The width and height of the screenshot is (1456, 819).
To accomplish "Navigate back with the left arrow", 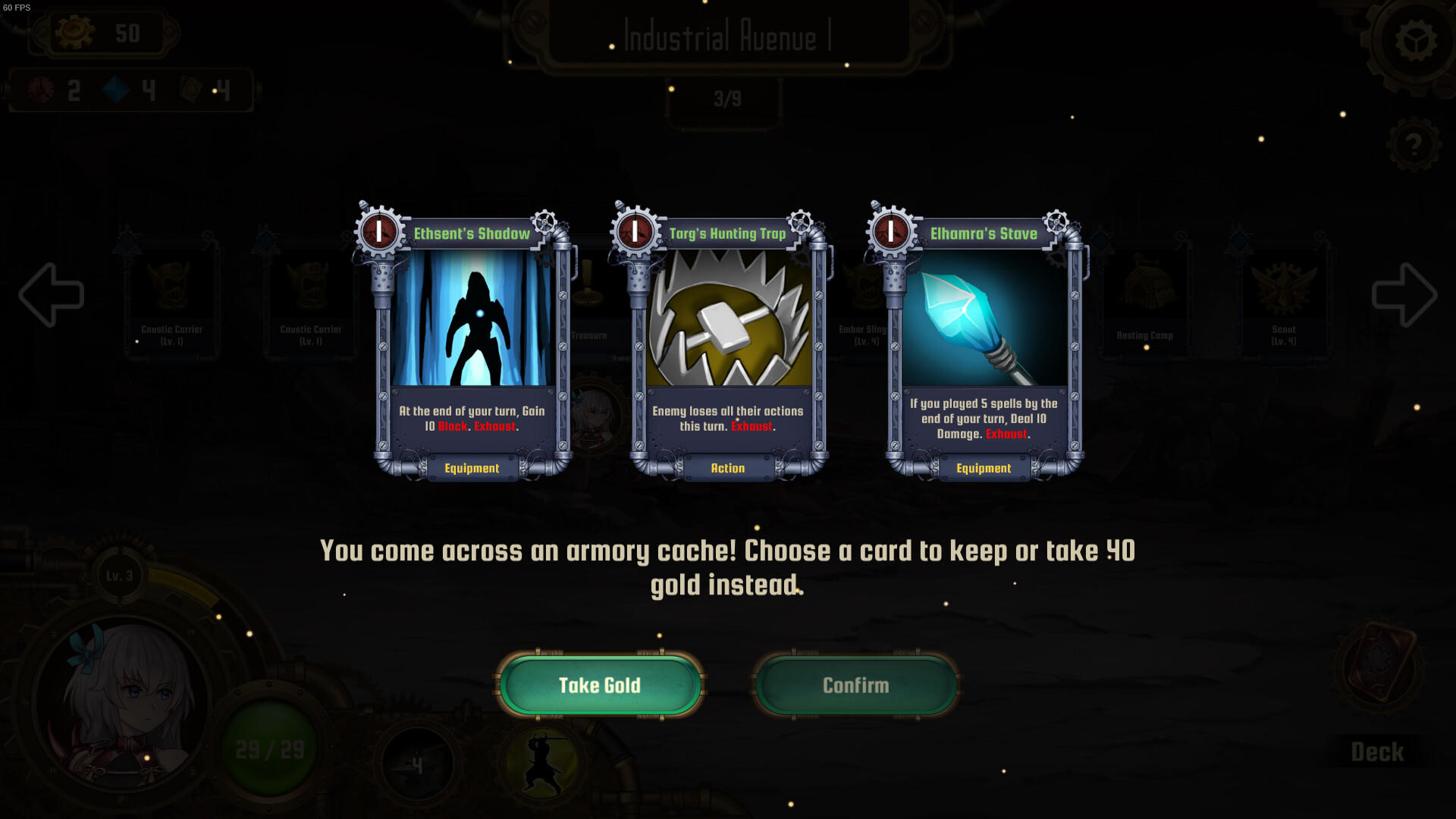I will (x=49, y=292).
